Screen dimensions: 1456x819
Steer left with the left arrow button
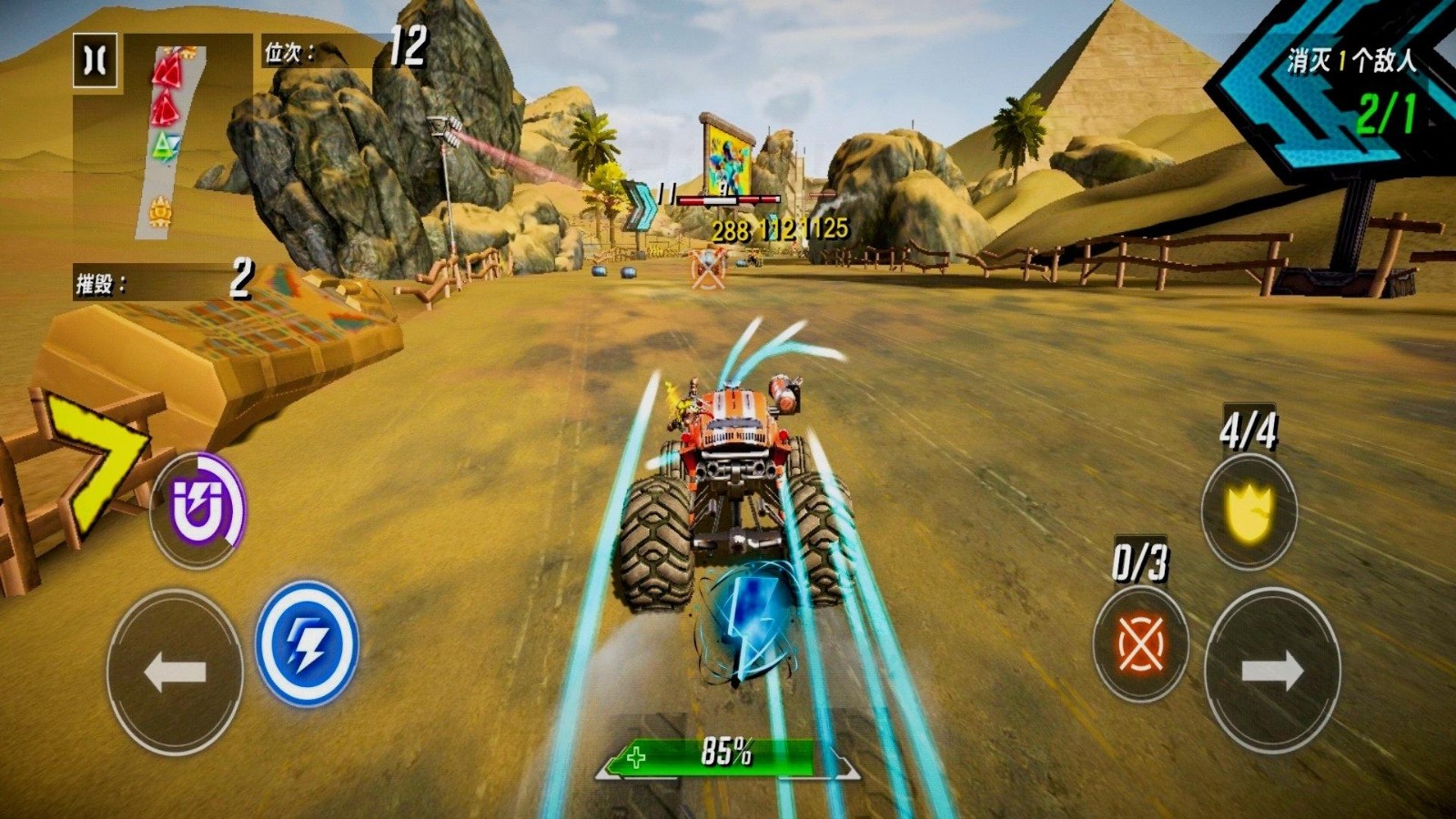point(175,672)
